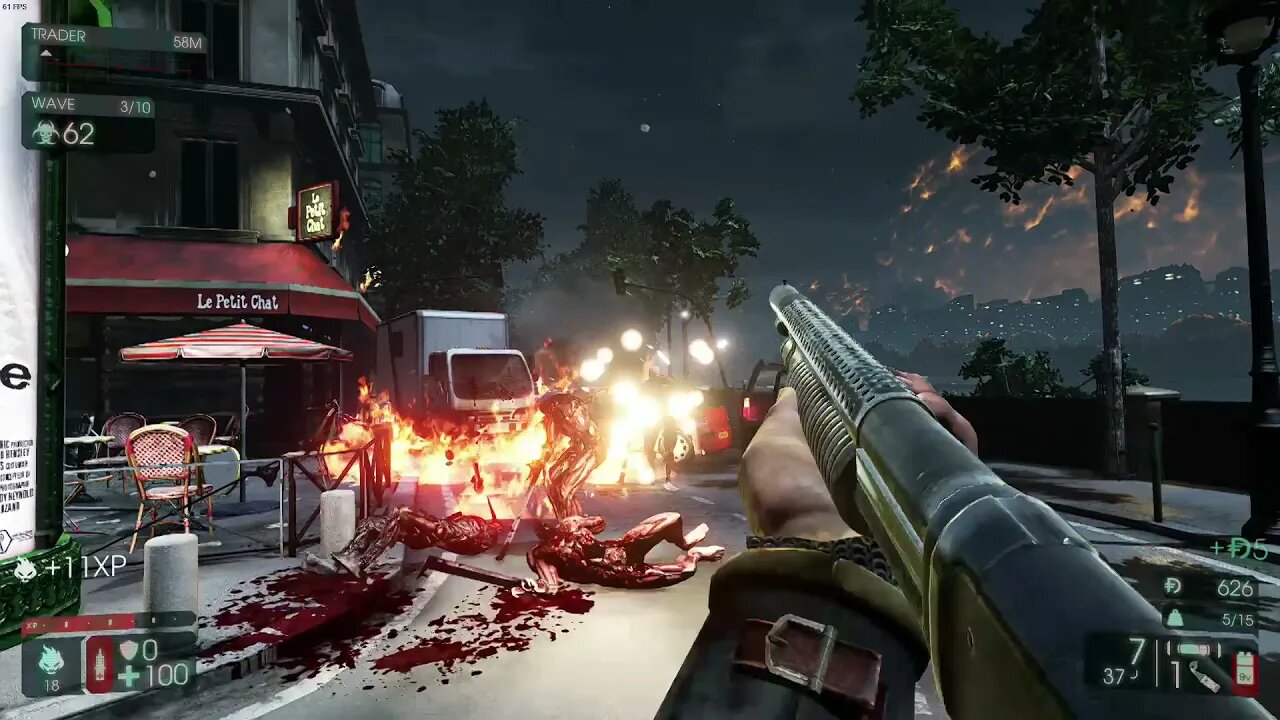This screenshot has height=720, width=1280.
Task: Click the Dosh currency icon
Action: click(1173, 588)
